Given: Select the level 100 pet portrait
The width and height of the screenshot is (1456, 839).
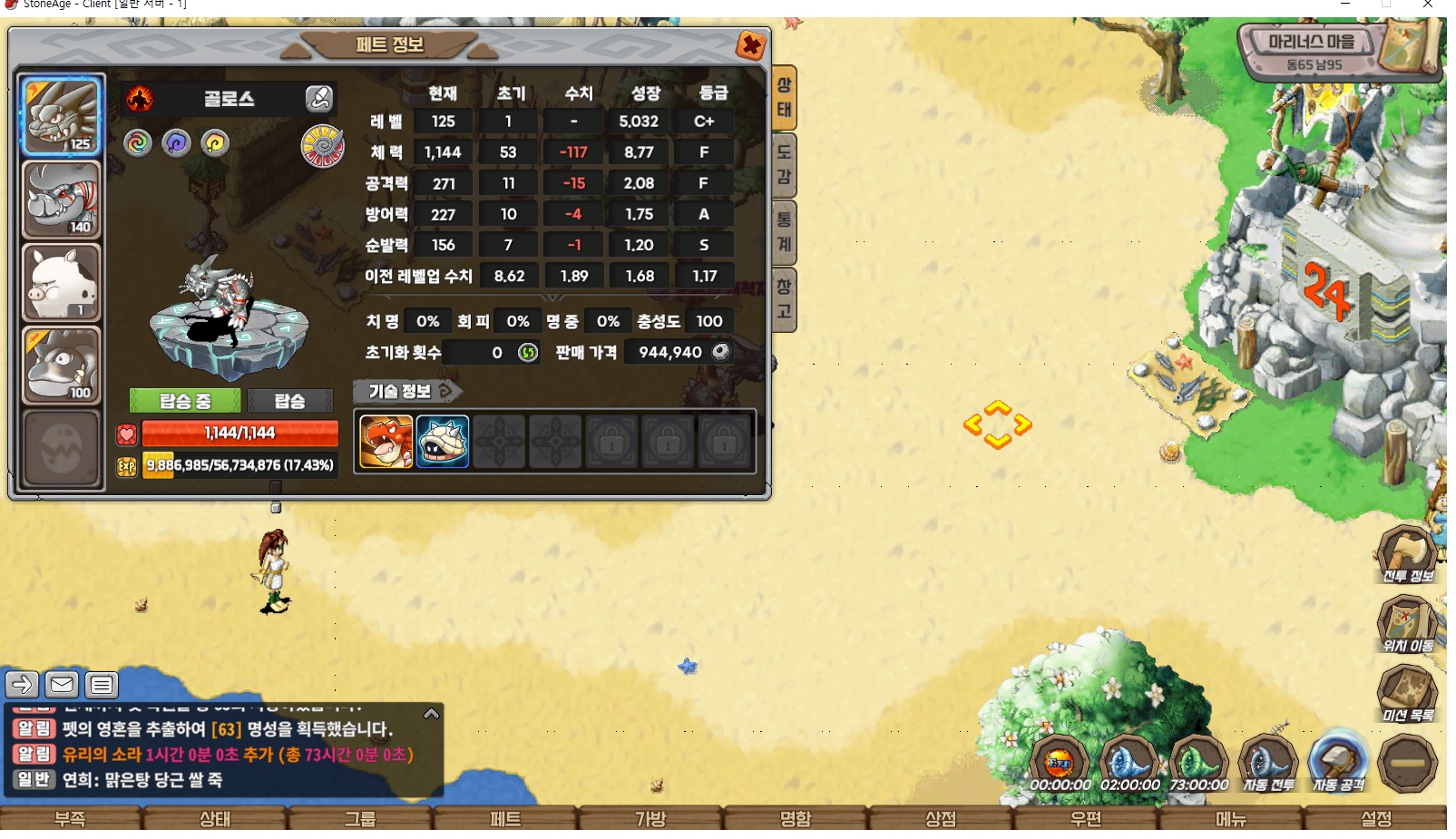Looking at the screenshot, I should click(61, 366).
